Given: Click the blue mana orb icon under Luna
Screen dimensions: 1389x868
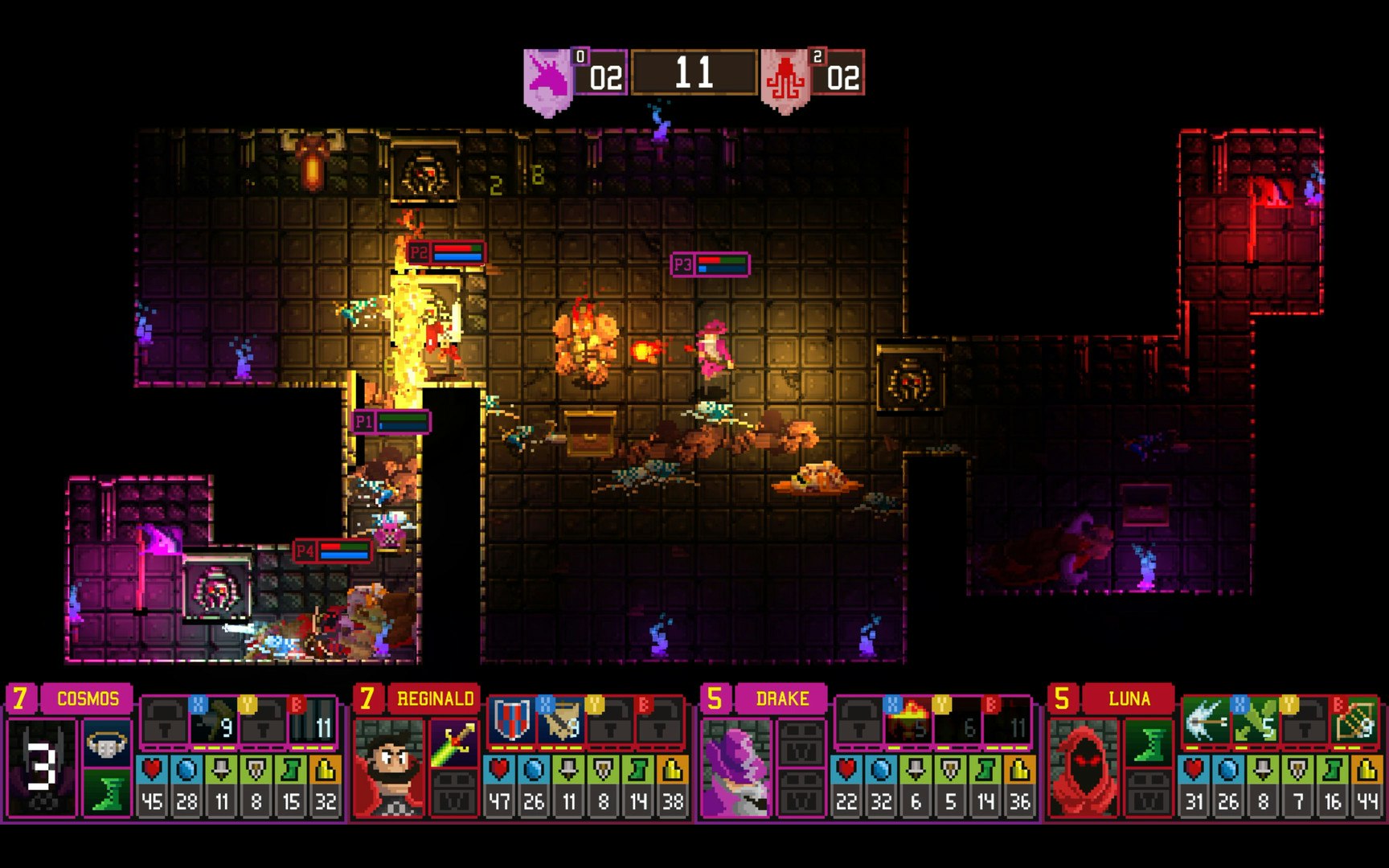Looking at the screenshot, I should click(x=1228, y=771).
